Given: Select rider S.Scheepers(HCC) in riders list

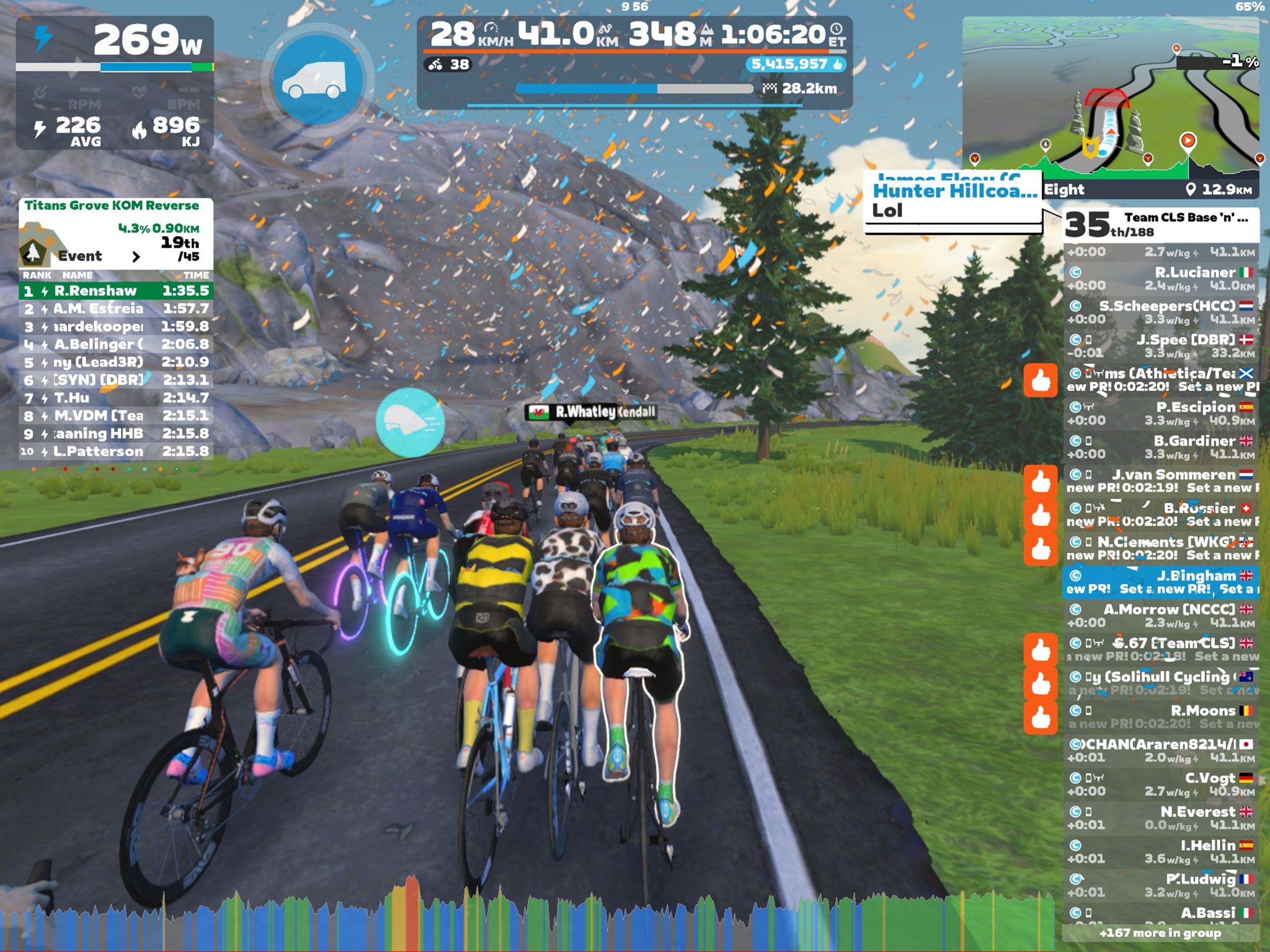Looking at the screenshot, I should pyautogui.click(x=1160, y=312).
